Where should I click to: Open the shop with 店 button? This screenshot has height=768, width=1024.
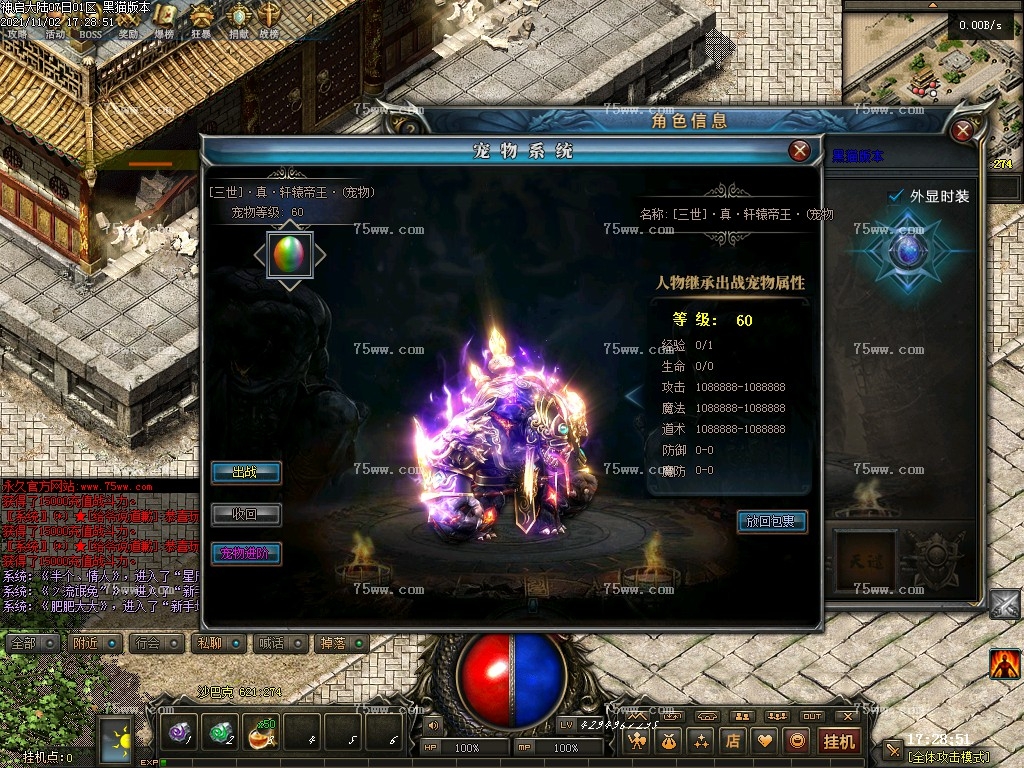(733, 741)
